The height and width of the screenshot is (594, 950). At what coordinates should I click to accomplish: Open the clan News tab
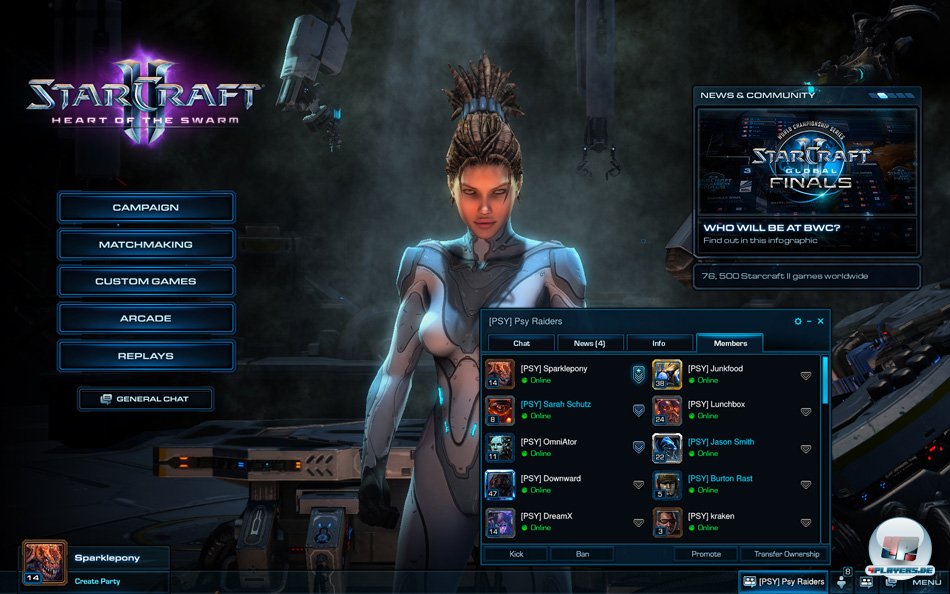[589, 343]
